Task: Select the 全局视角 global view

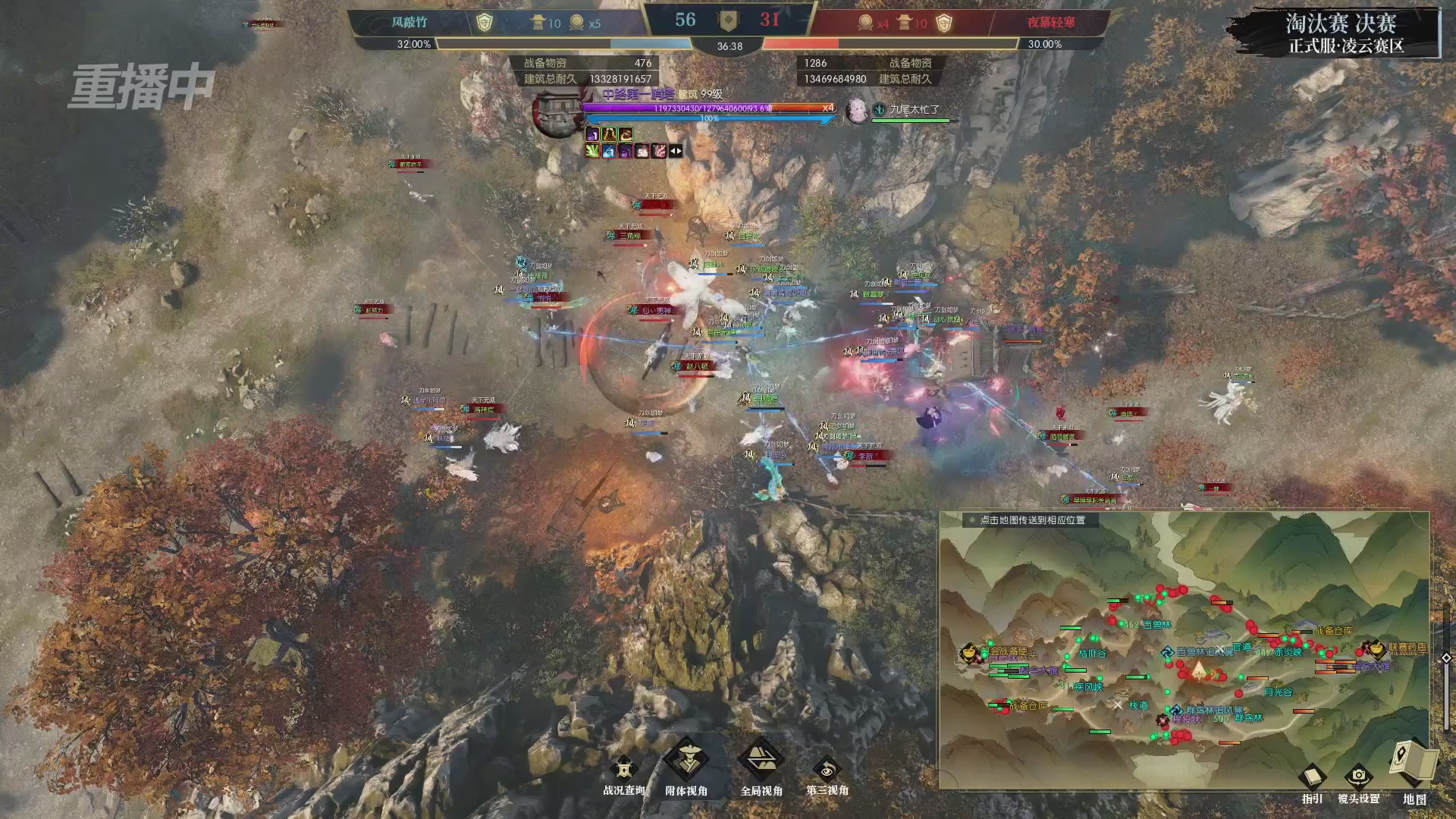Action: 761,762
